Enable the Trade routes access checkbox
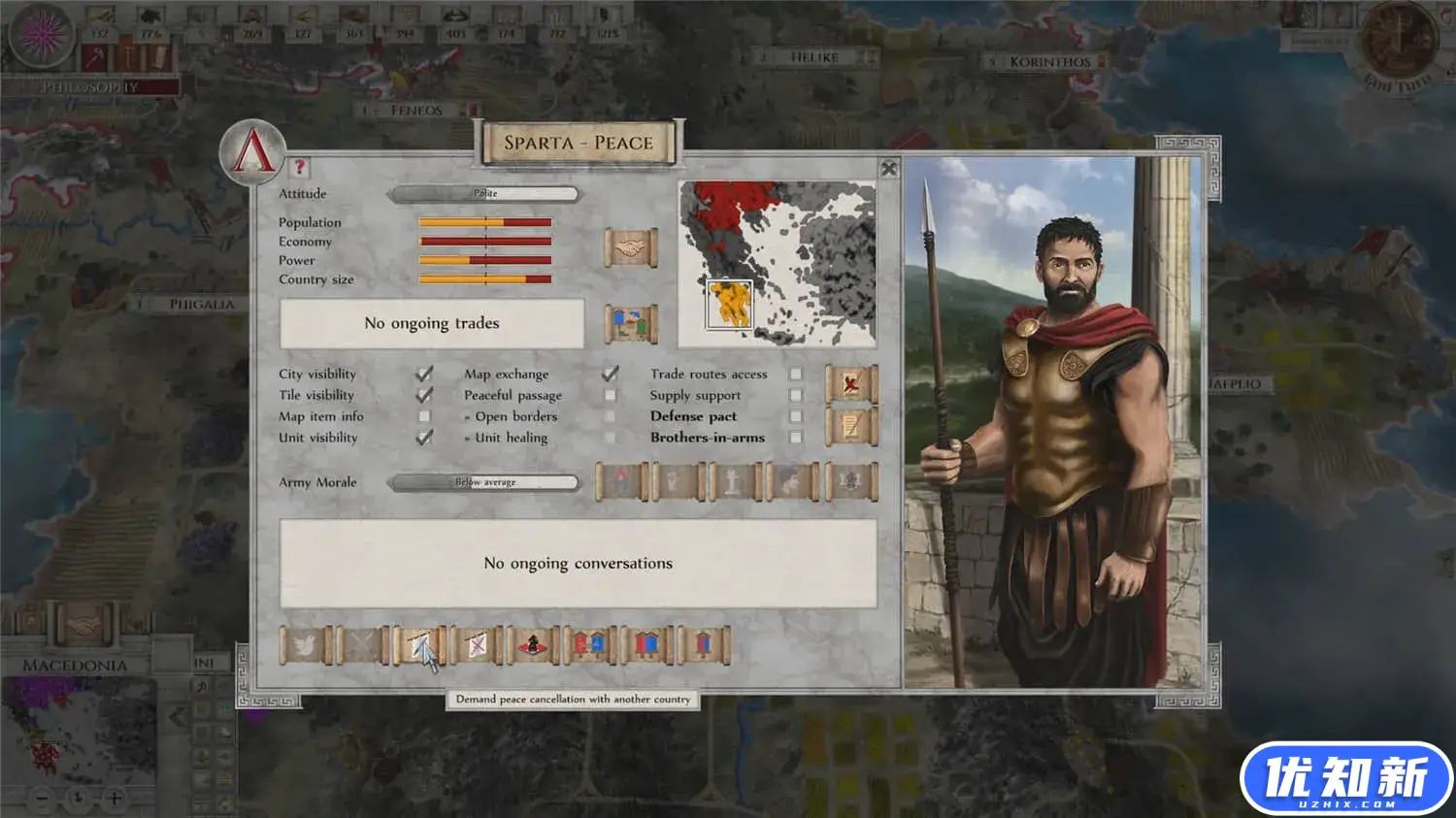Screen dimensions: 1456x818 tap(796, 374)
